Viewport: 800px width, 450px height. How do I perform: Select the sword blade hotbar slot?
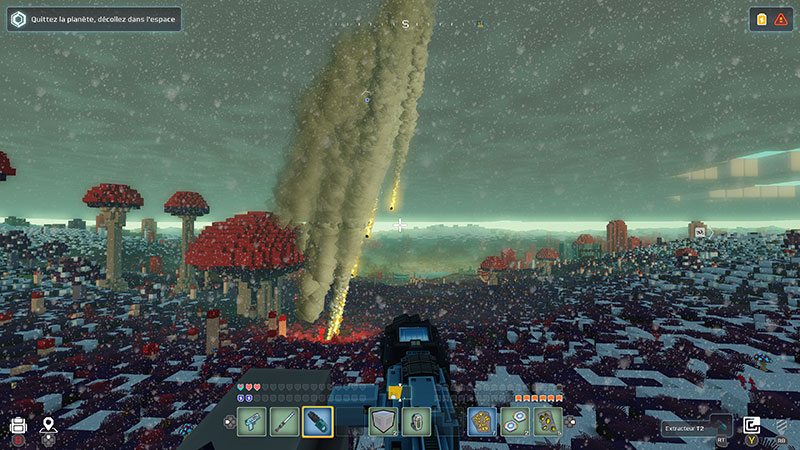(285, 422)
